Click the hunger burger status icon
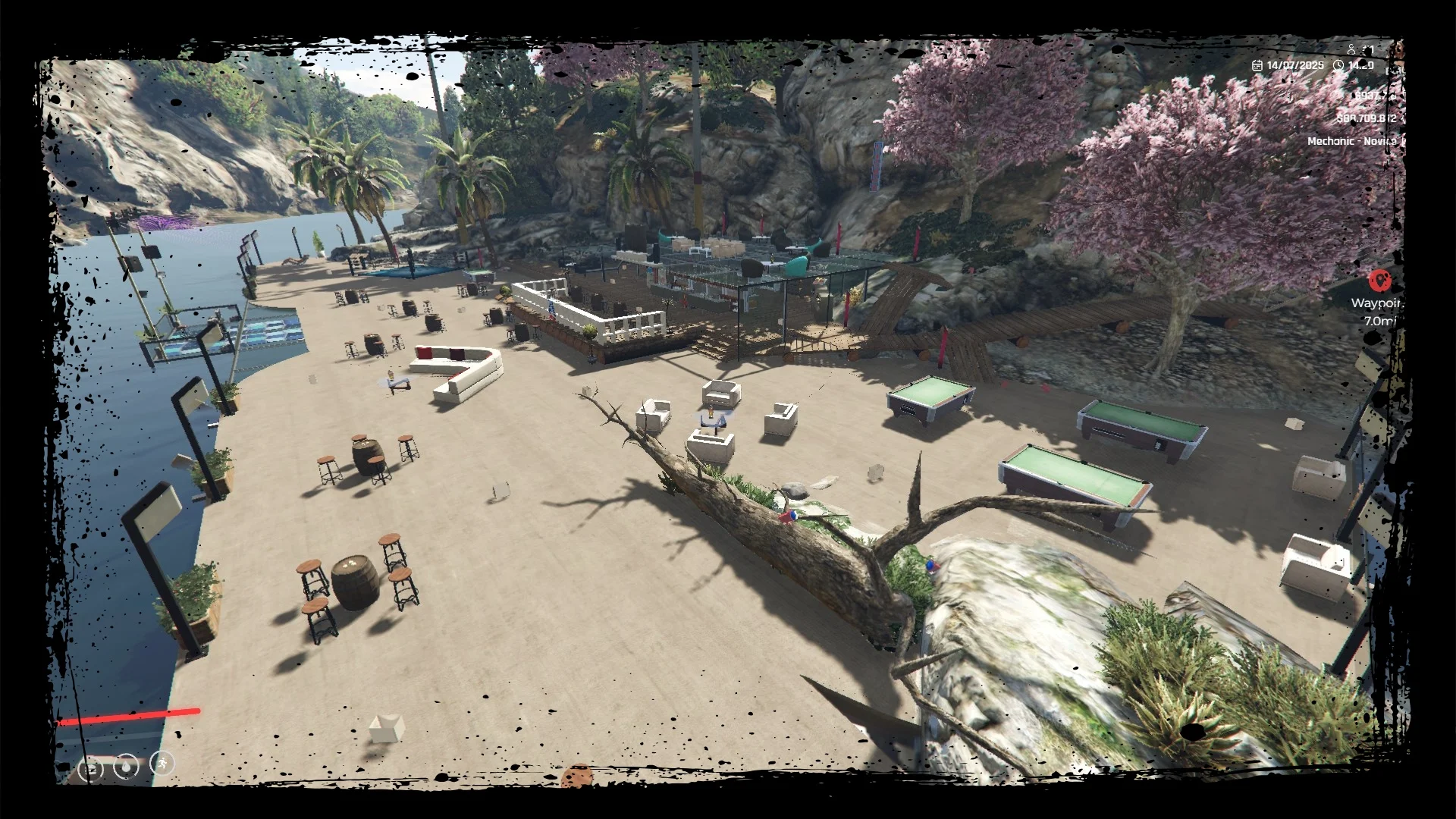Image resolution: width=1456 pixels, height=819 pixels. 91,770
